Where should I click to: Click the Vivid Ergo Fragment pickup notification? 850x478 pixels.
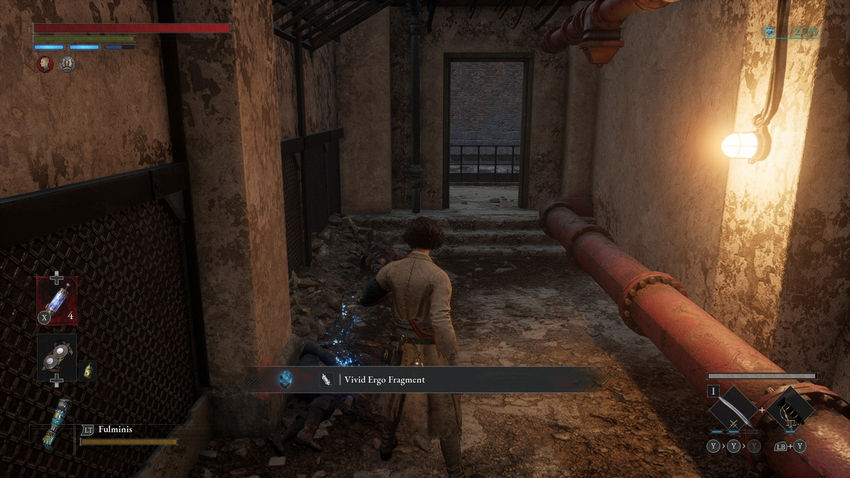tap(425, 379)
